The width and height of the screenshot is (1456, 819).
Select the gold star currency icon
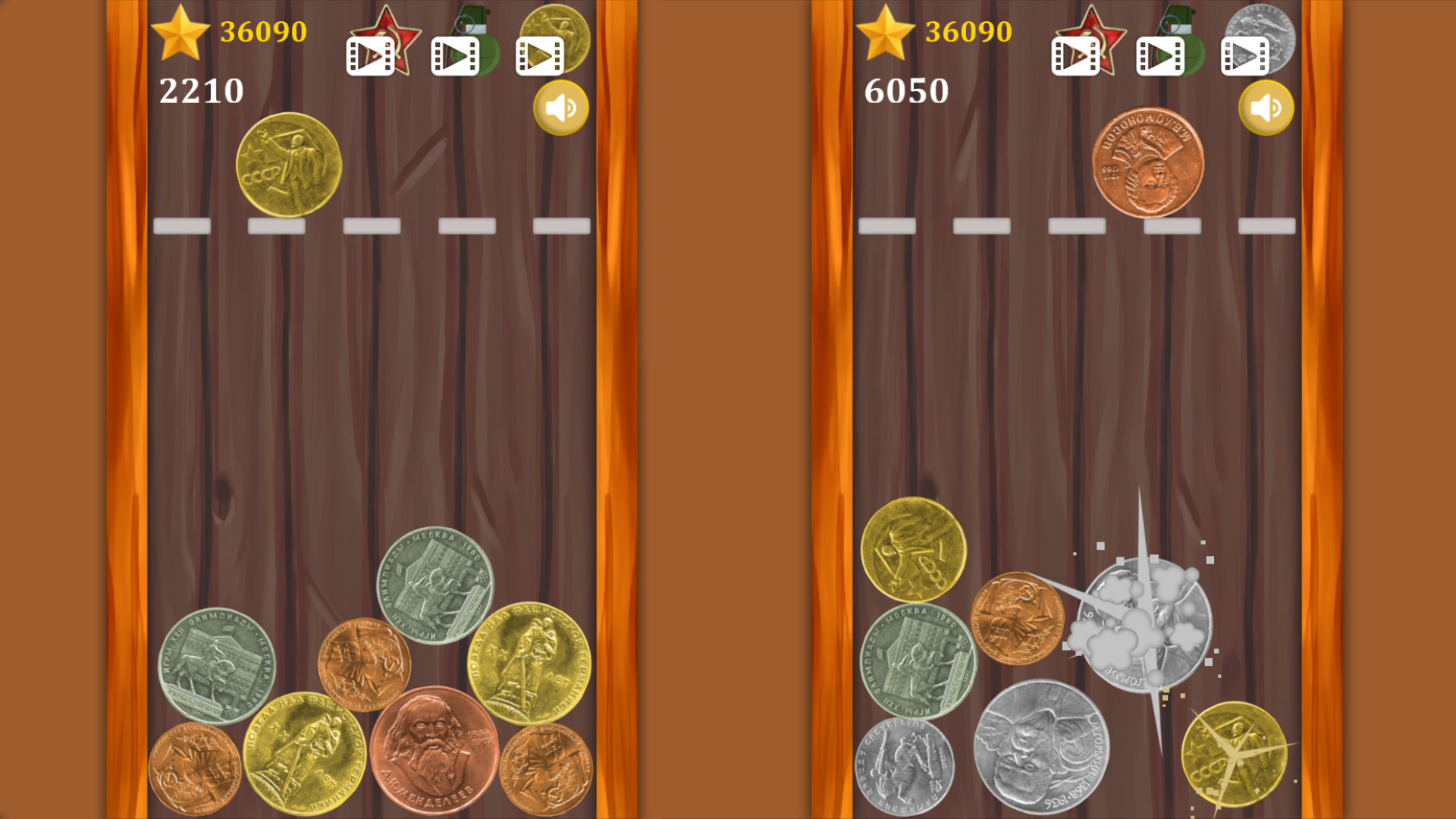[182, 32]
